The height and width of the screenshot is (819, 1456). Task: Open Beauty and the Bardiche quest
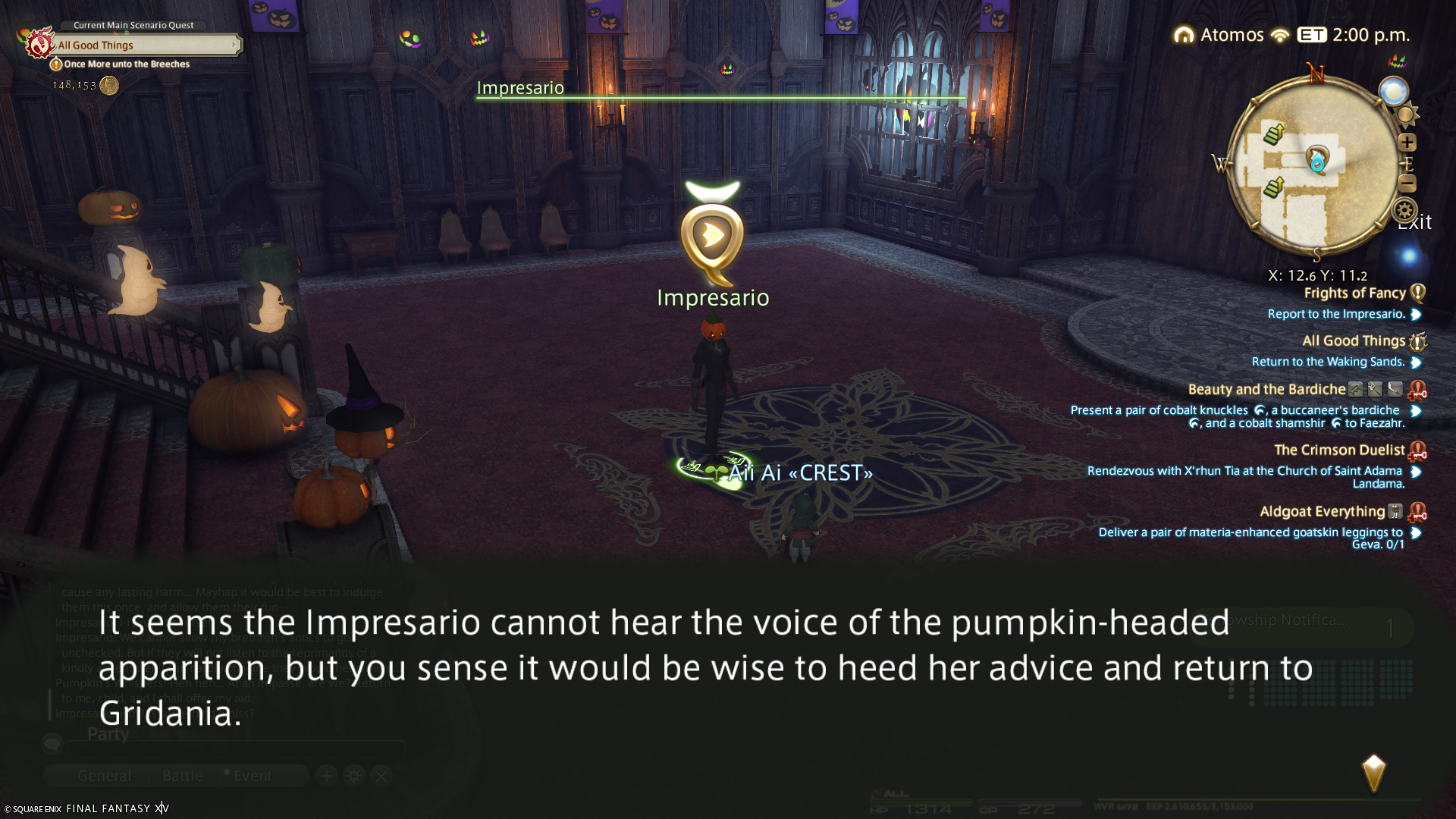(1266, 390)
